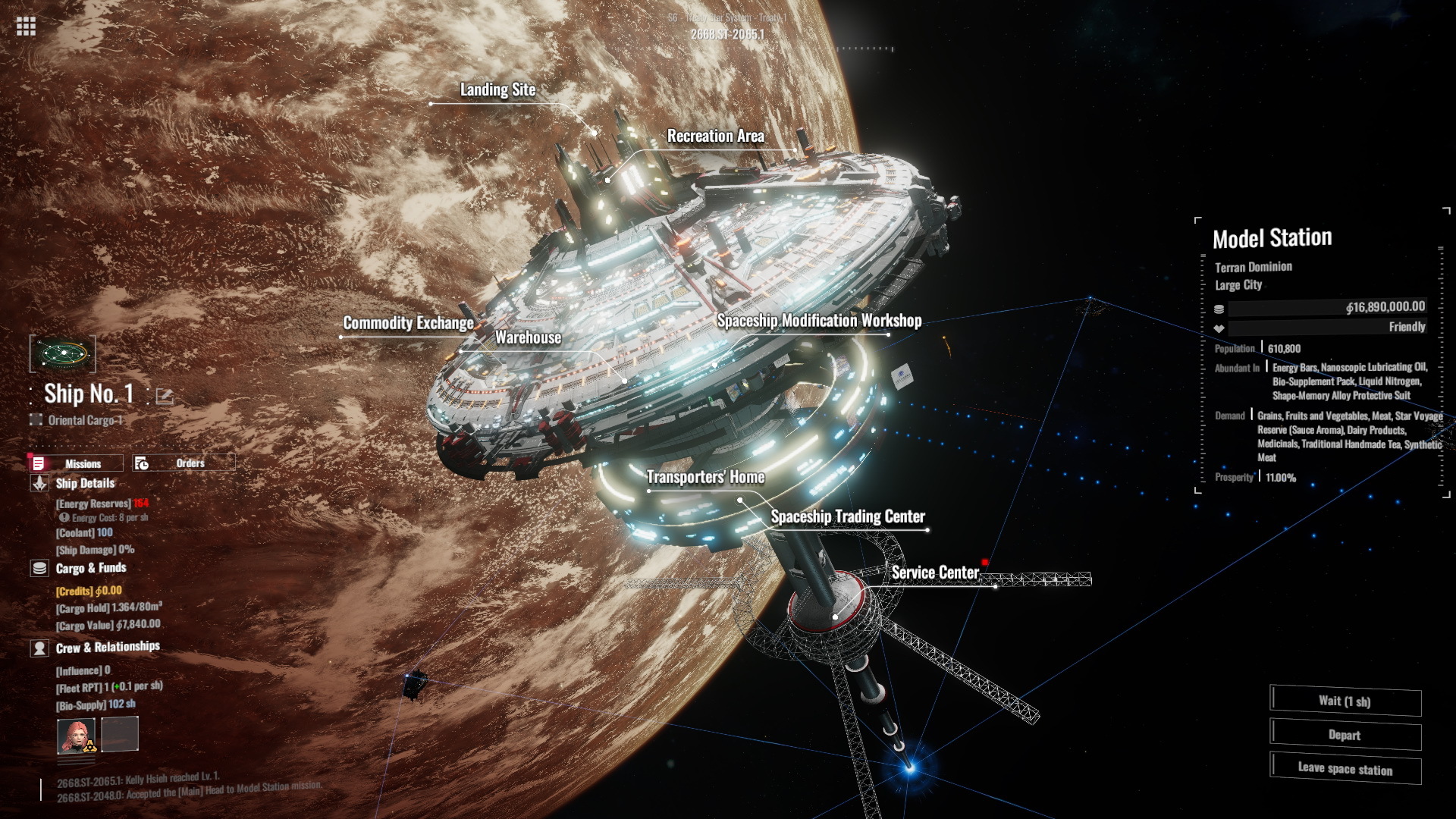This screenshot has height=819, width=1456.
Task: Rename Ship No. 1 with edit icon
Action: (164, 395)
